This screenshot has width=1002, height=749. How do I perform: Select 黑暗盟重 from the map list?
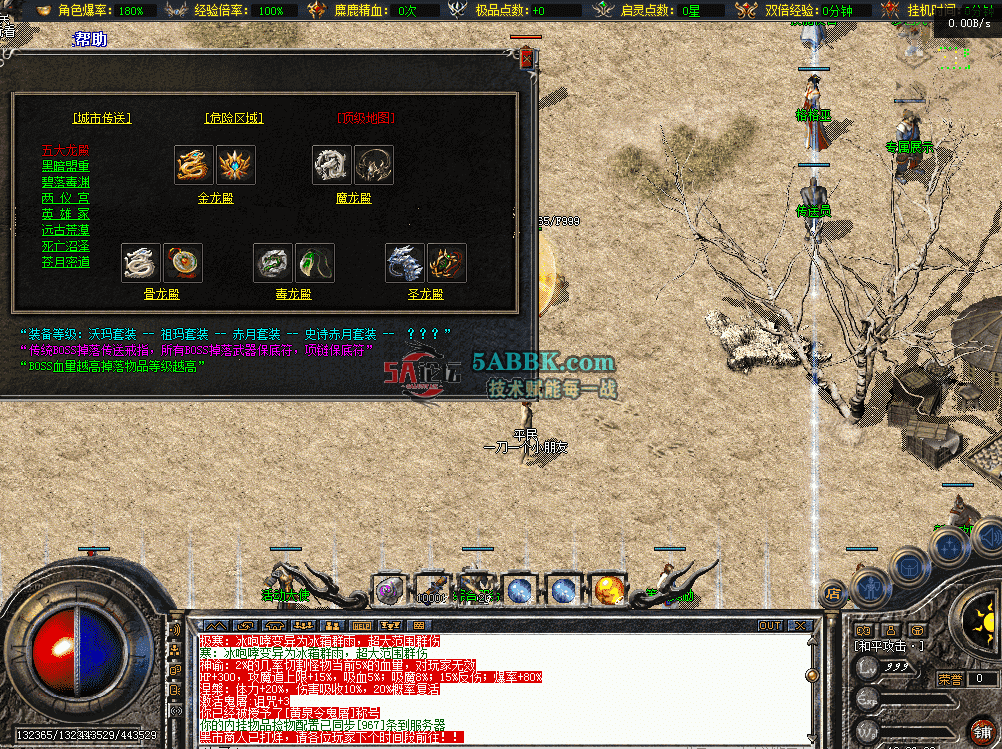[65, 167]
